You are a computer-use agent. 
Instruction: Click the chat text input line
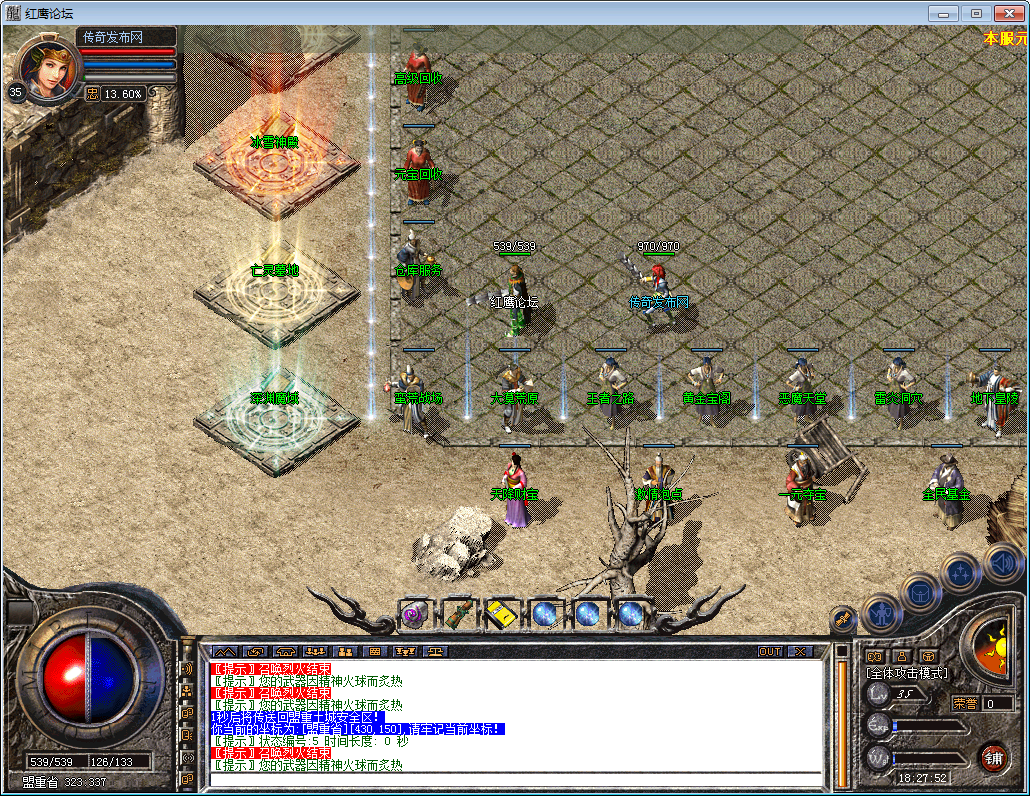[x=515, y=778]
